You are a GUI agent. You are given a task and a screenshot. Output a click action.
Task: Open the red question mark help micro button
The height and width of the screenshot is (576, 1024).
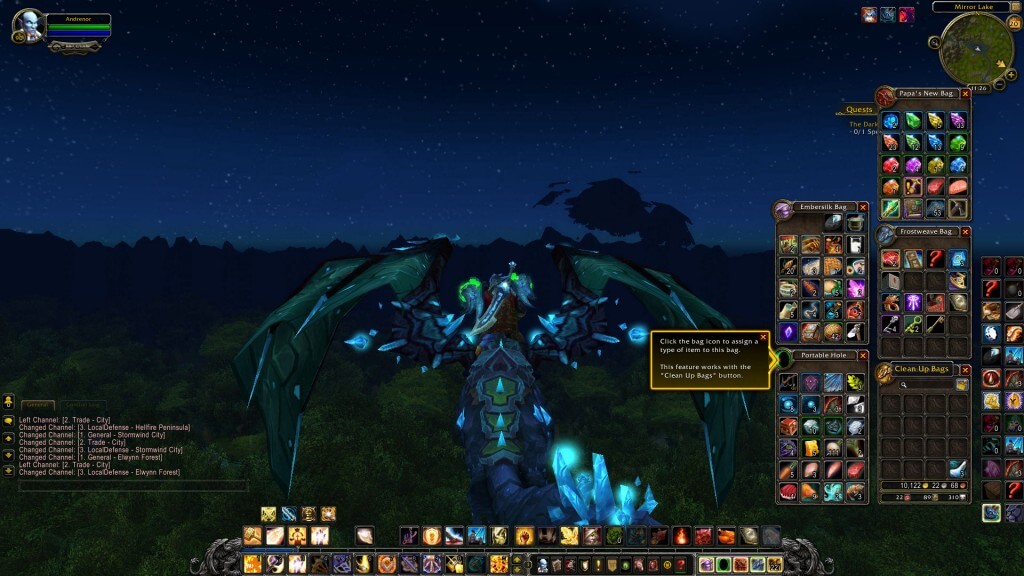[x=682, y=565]
